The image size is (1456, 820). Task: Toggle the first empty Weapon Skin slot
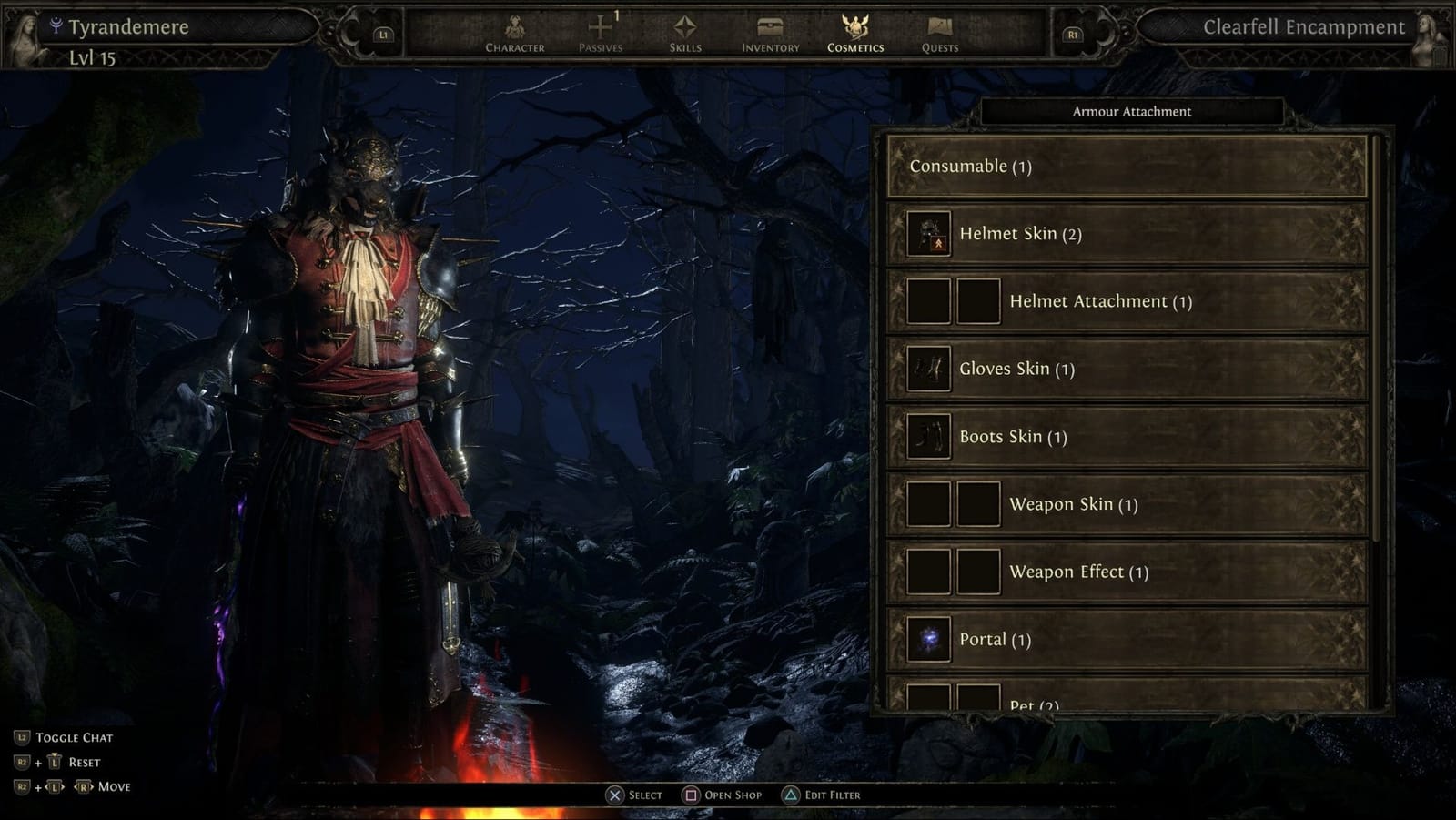(x=927, y=503)
